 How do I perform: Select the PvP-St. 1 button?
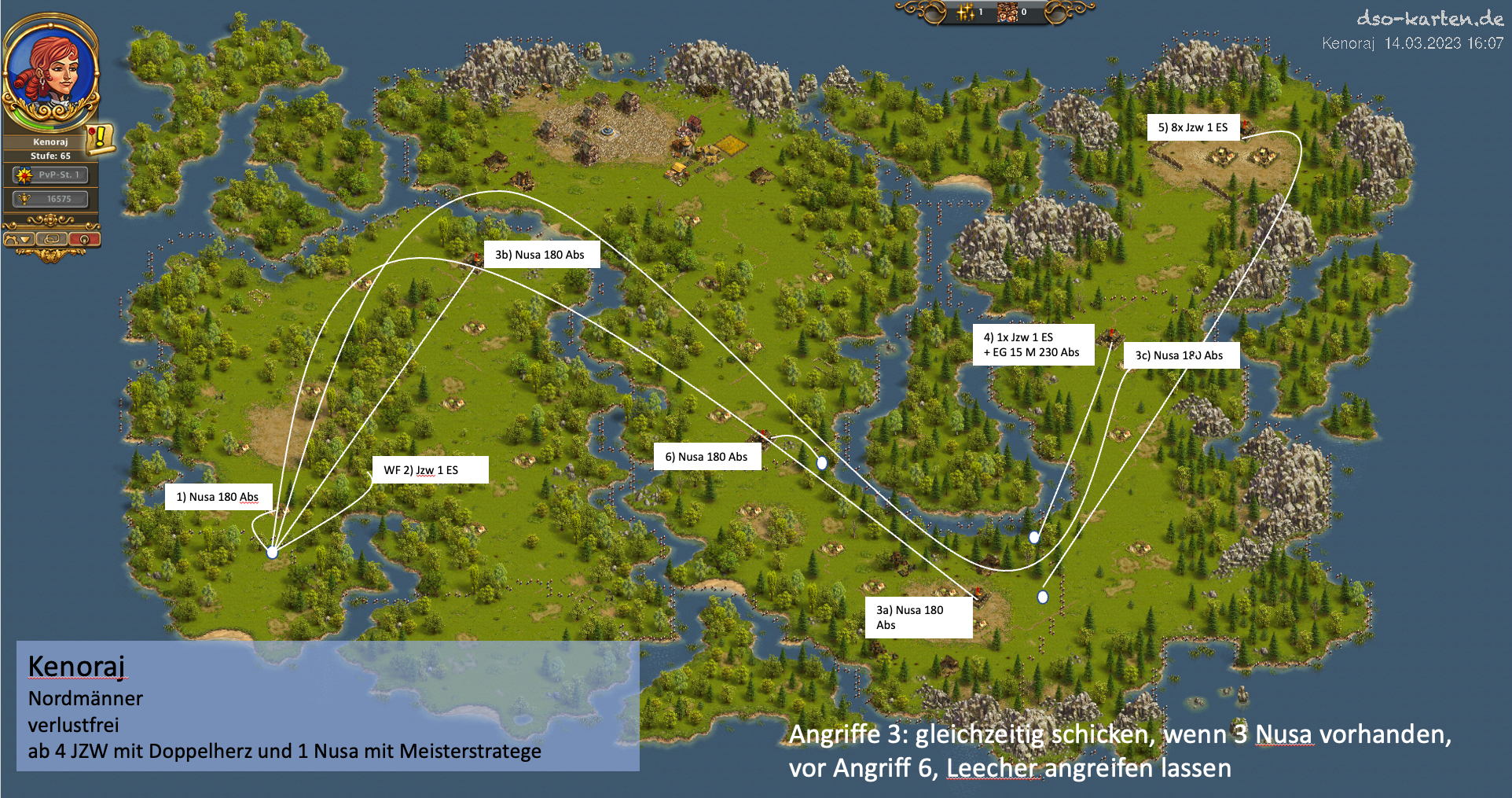tap(51, 175)
